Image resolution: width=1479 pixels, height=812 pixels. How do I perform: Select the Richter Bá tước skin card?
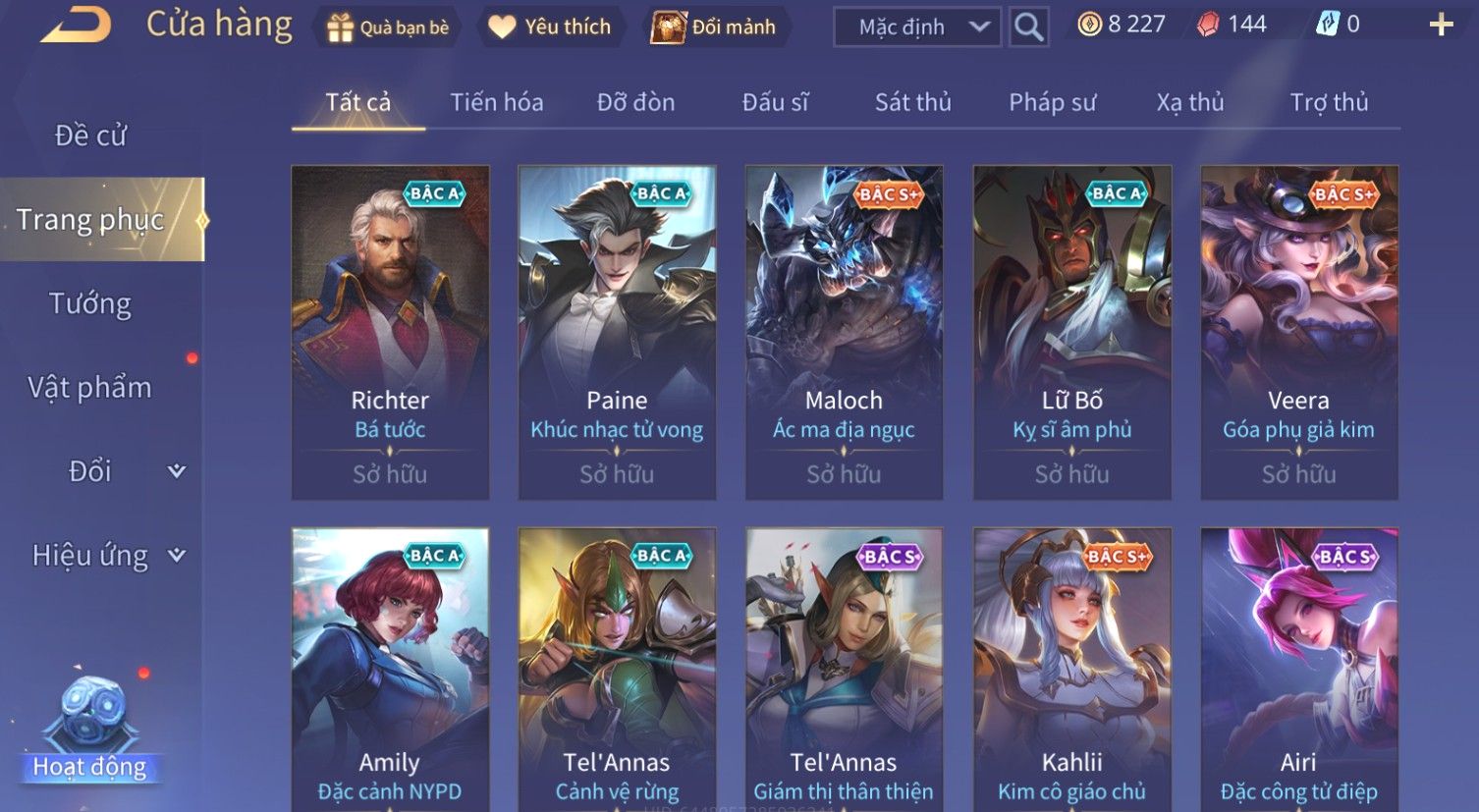pyautogui.click(x=390, y=332)
